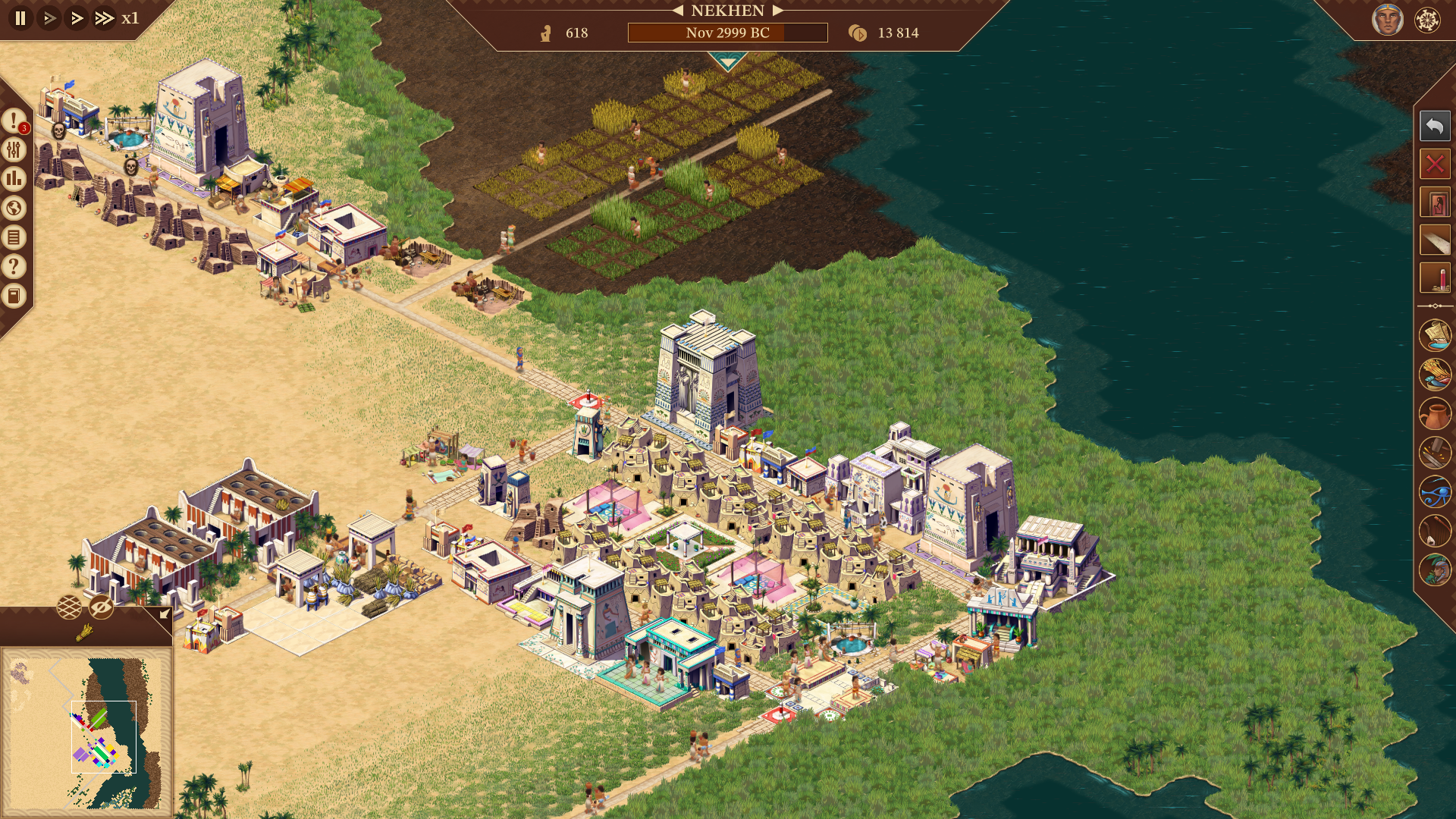Show the bar chart statistics screen

coord(14,179)
